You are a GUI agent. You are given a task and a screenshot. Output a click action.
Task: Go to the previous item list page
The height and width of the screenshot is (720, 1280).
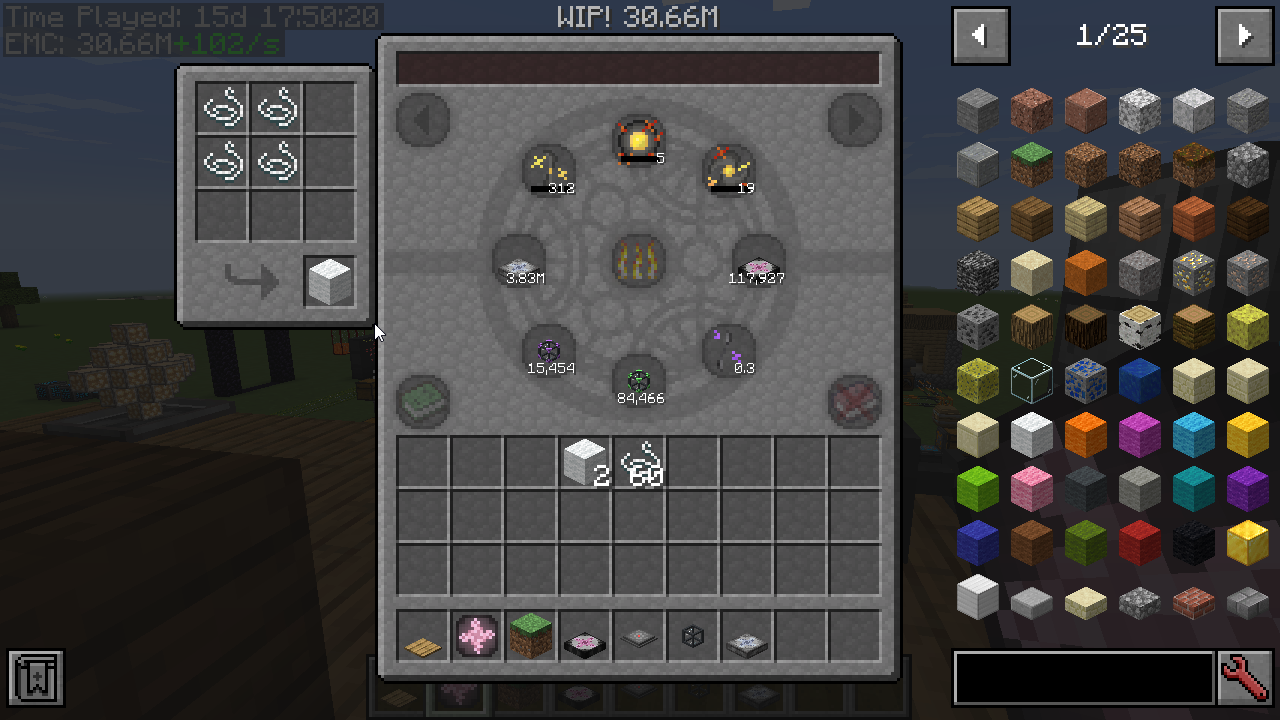click(x=980, y=36)
